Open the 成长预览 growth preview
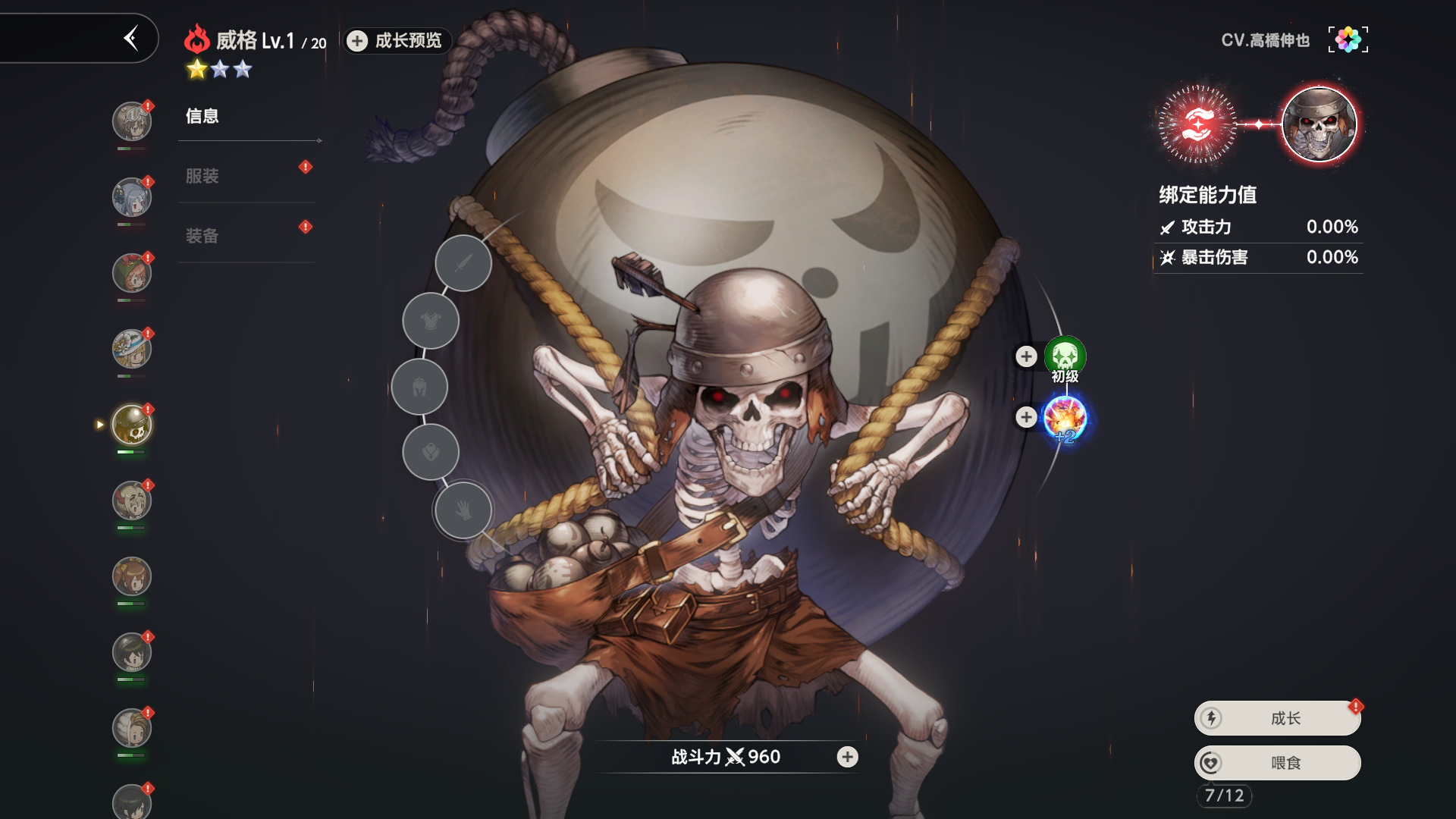 (x=397, y=41)
